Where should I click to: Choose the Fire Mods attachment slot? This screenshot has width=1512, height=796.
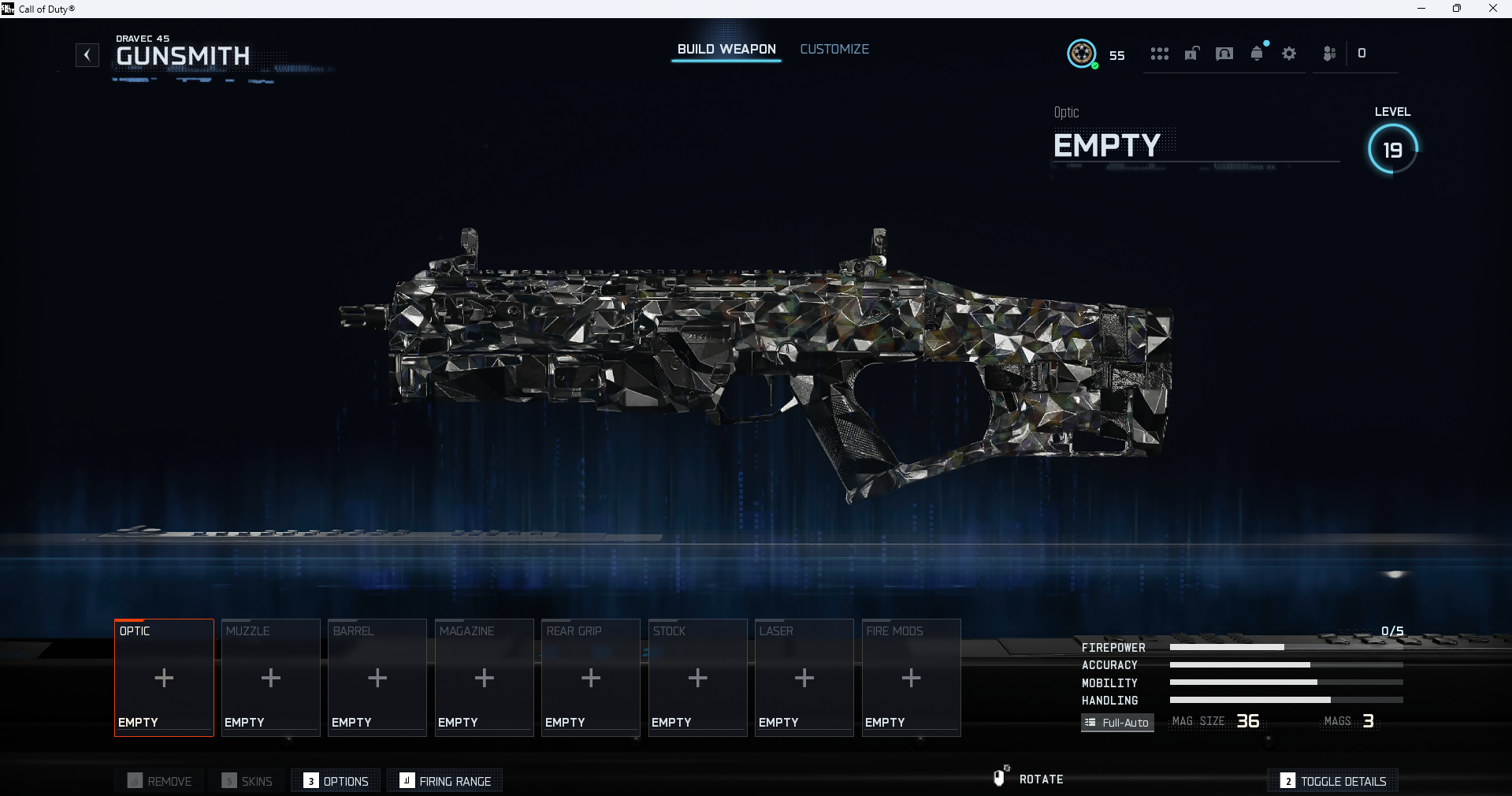coord(911,678)
